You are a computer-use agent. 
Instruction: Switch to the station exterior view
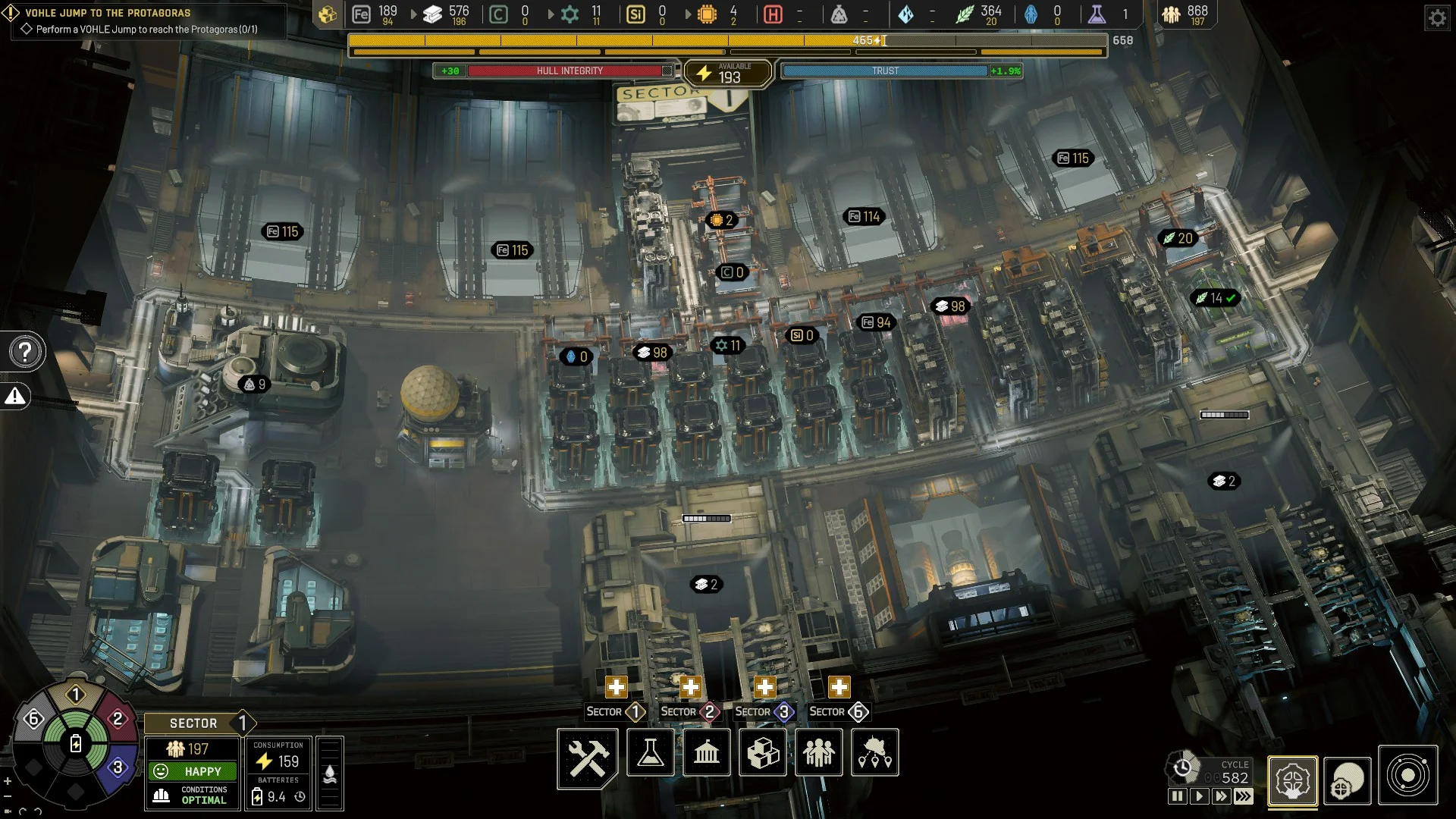tap(1348, 781)
